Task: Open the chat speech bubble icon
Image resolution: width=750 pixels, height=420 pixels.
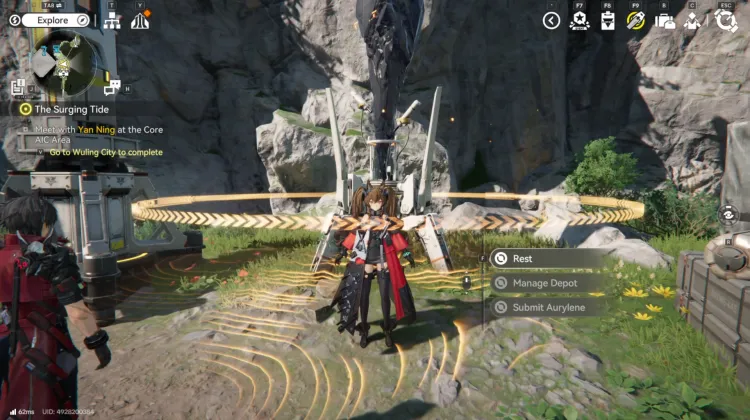Action: click(112, 87)
